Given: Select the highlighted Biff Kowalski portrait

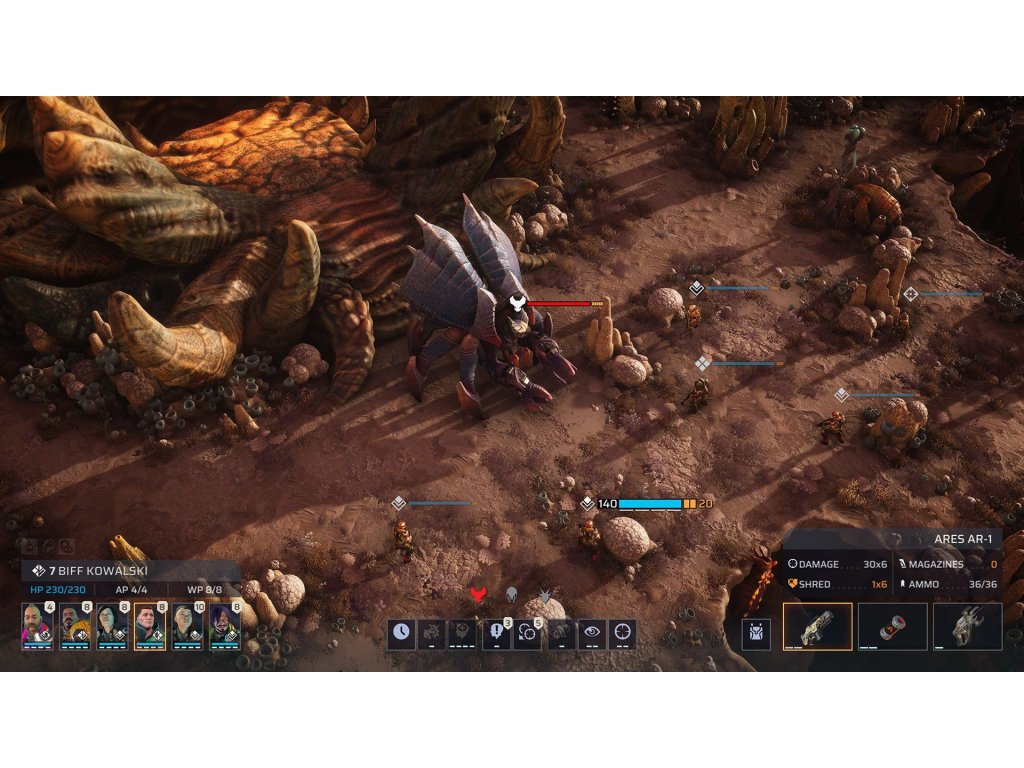Looking at the screenshot, I should [x=150, y=625].
